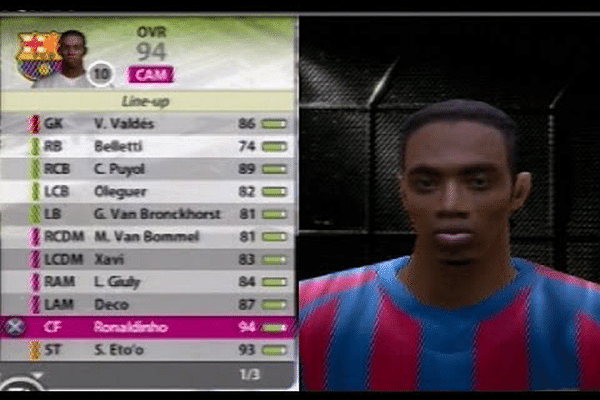Select Deco's line-up row
600x400 pixels.
[150, 304]
